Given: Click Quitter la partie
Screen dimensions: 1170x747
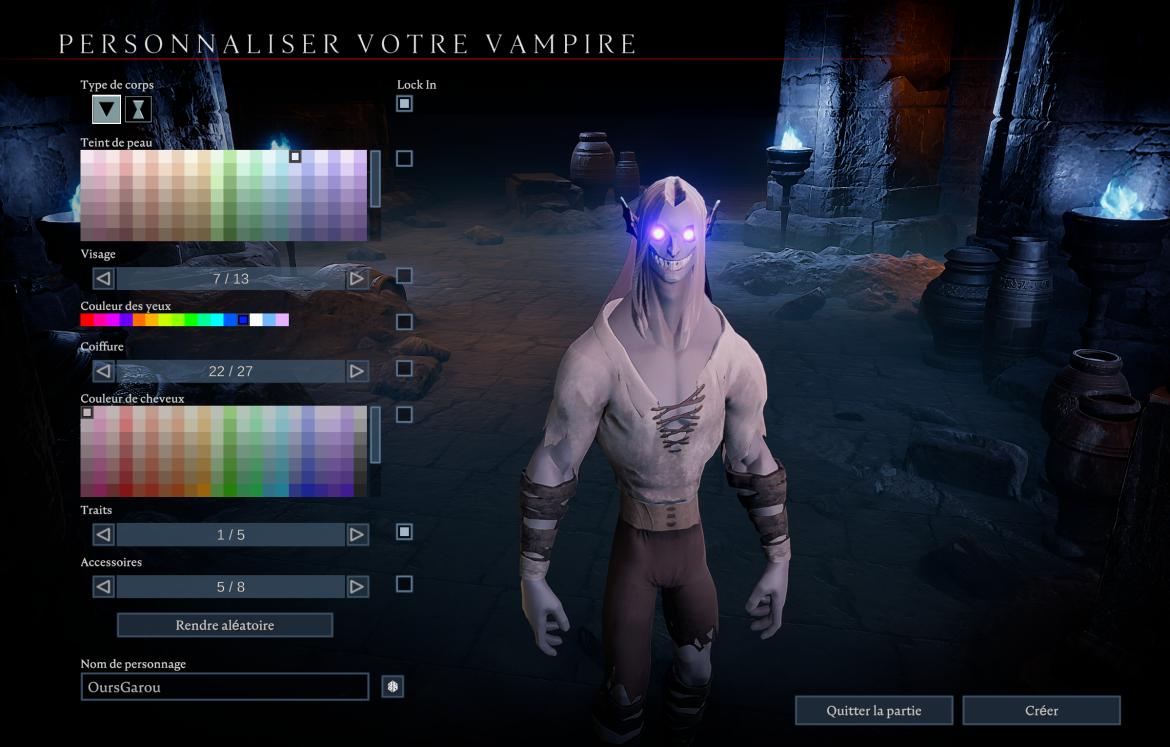Looking at the screenshot, I should [x=874, y=711].
